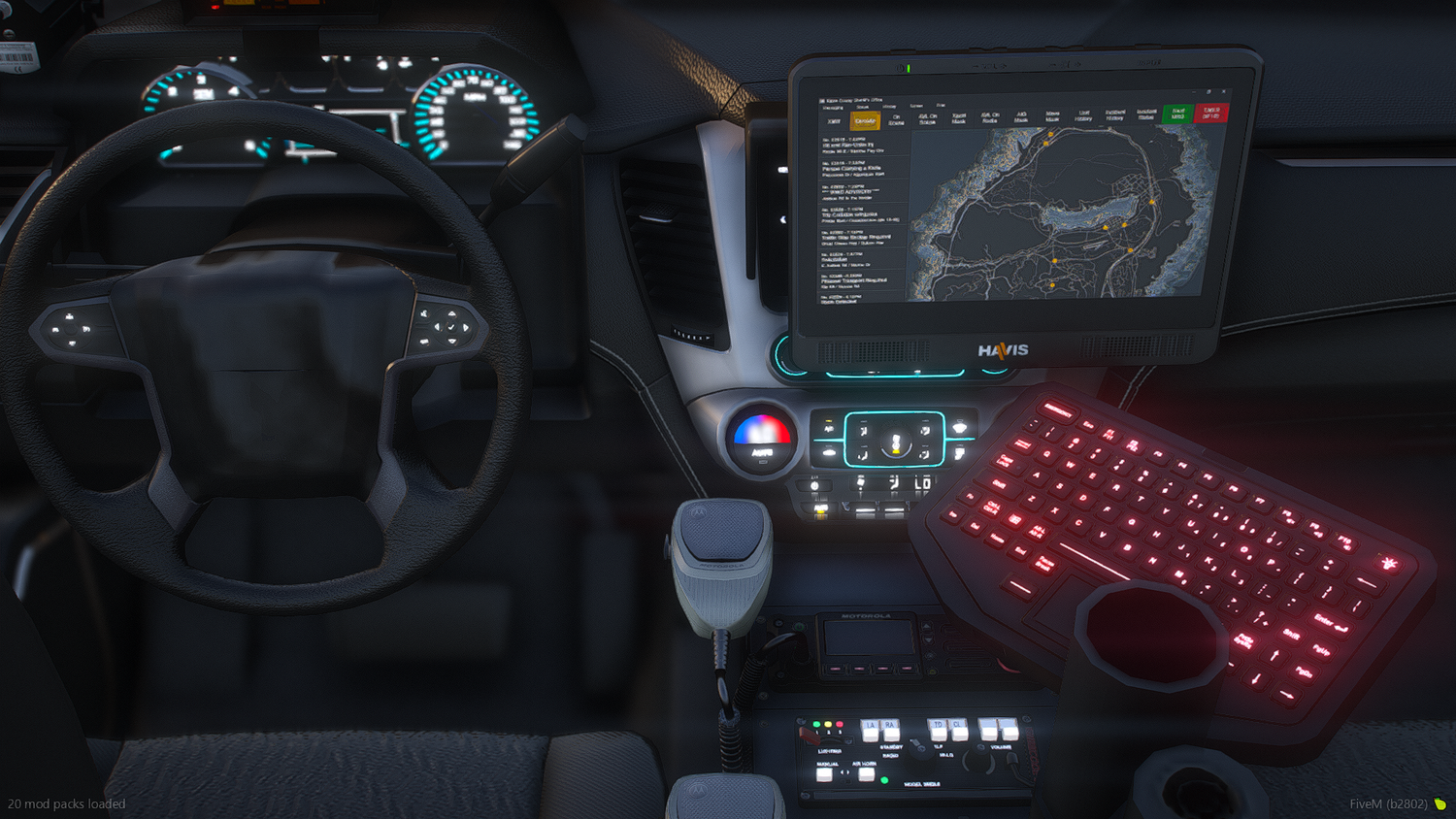
Task: Select the Incident Status icon on the MDT
Action: [1145, 115]
